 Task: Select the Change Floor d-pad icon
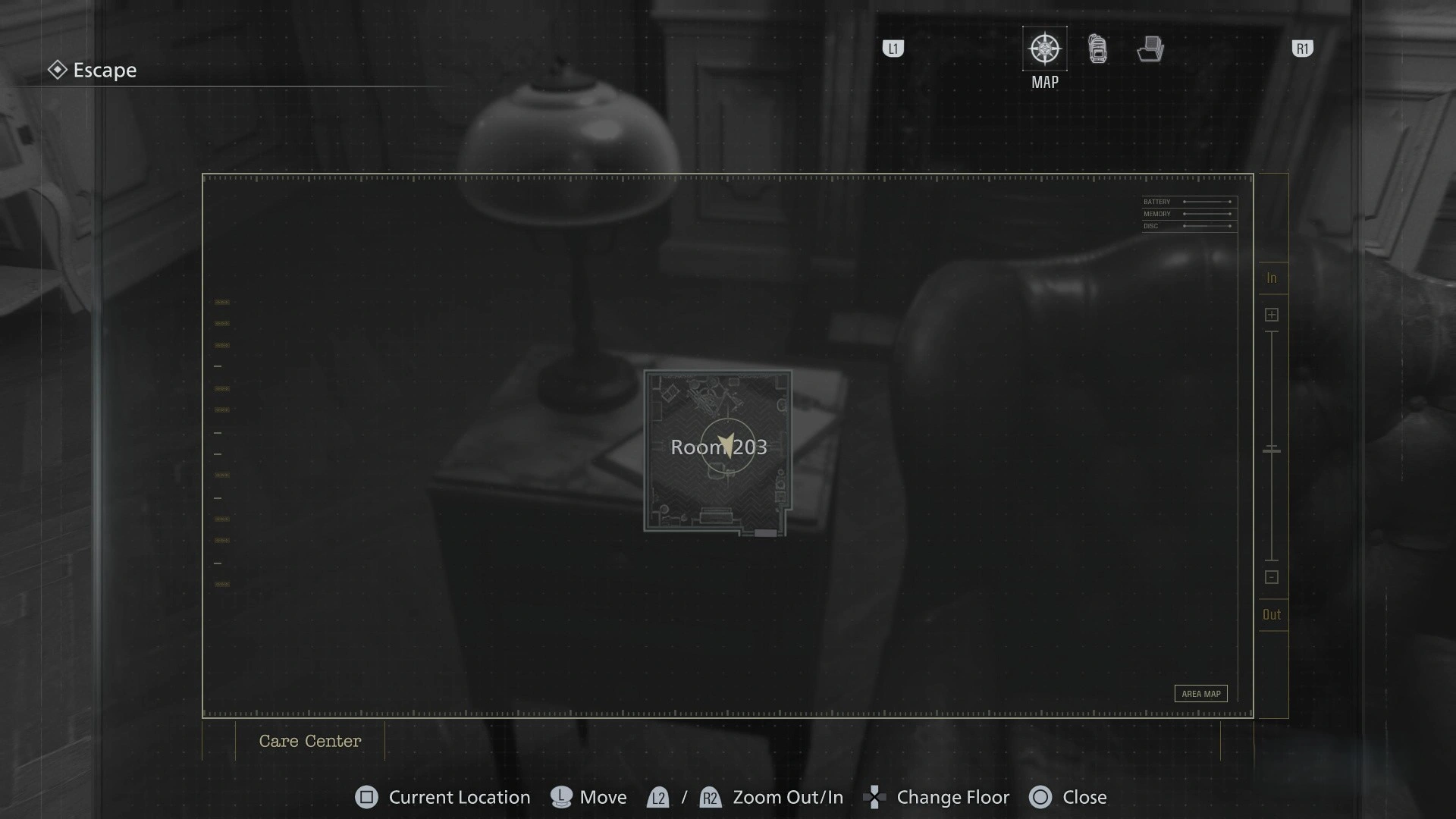876,797
